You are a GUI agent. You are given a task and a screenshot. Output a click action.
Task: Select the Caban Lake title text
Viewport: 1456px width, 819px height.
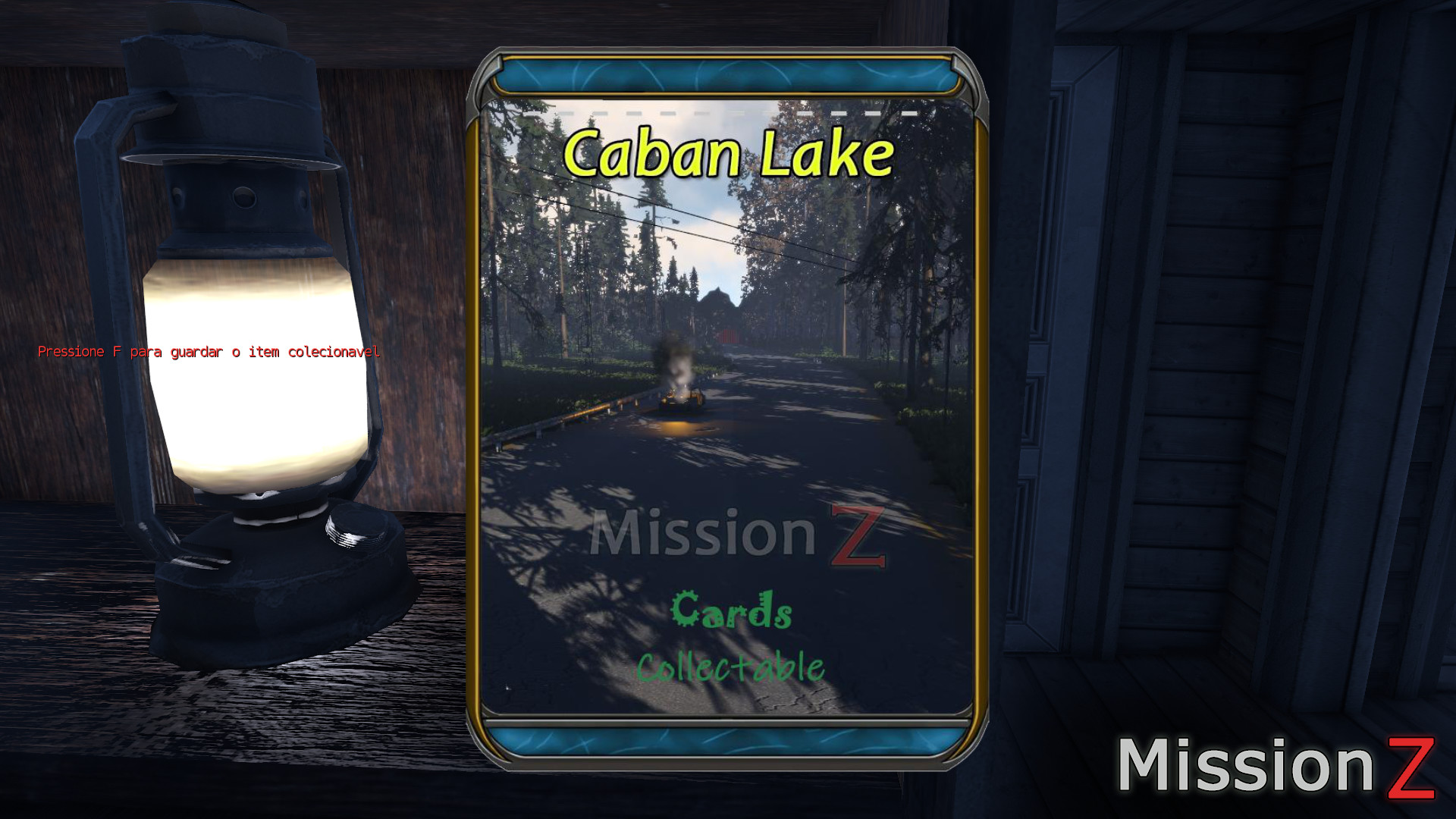(732, 152)
